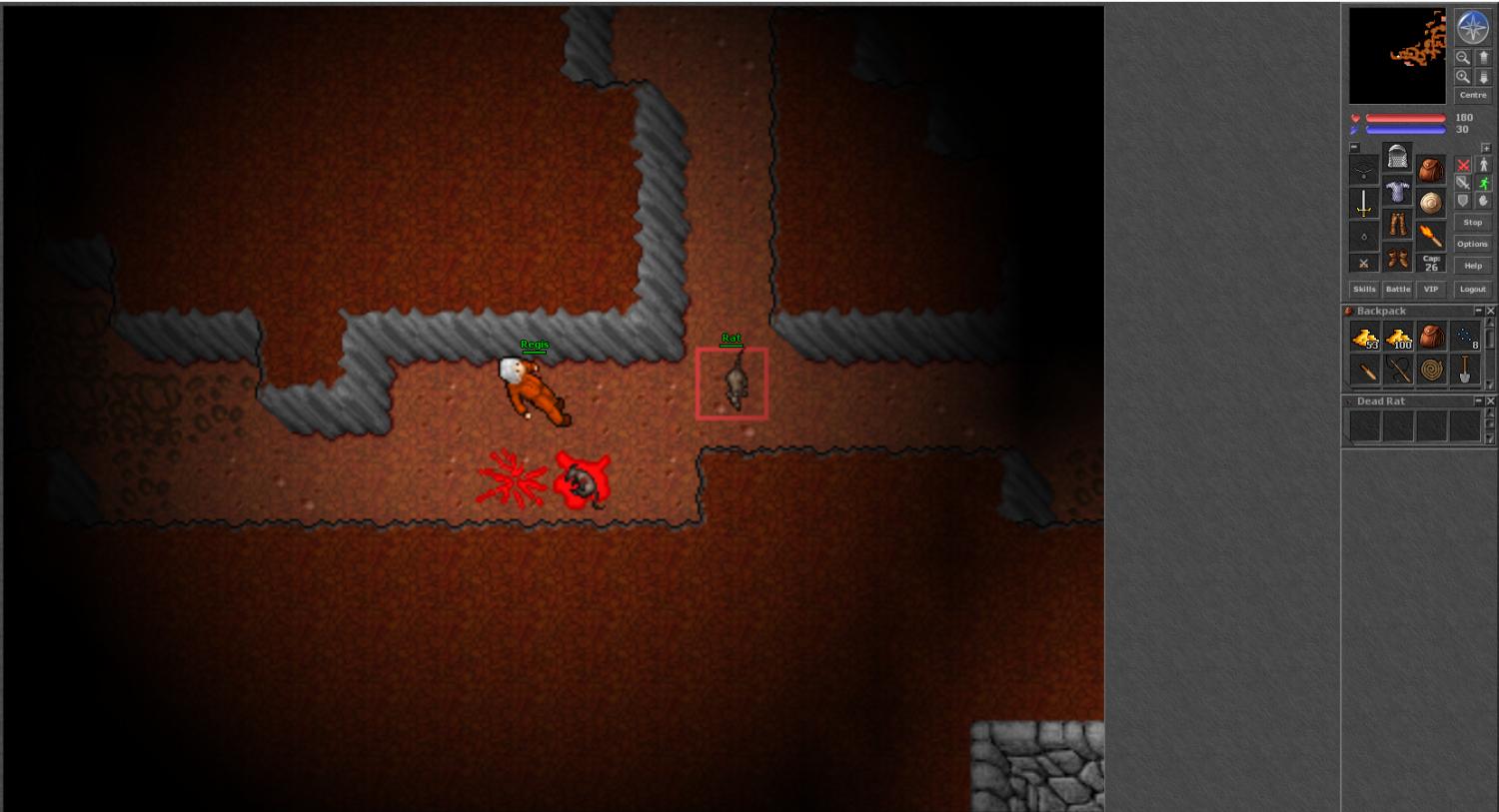Open the VIP list

[x=1431, y=289]
